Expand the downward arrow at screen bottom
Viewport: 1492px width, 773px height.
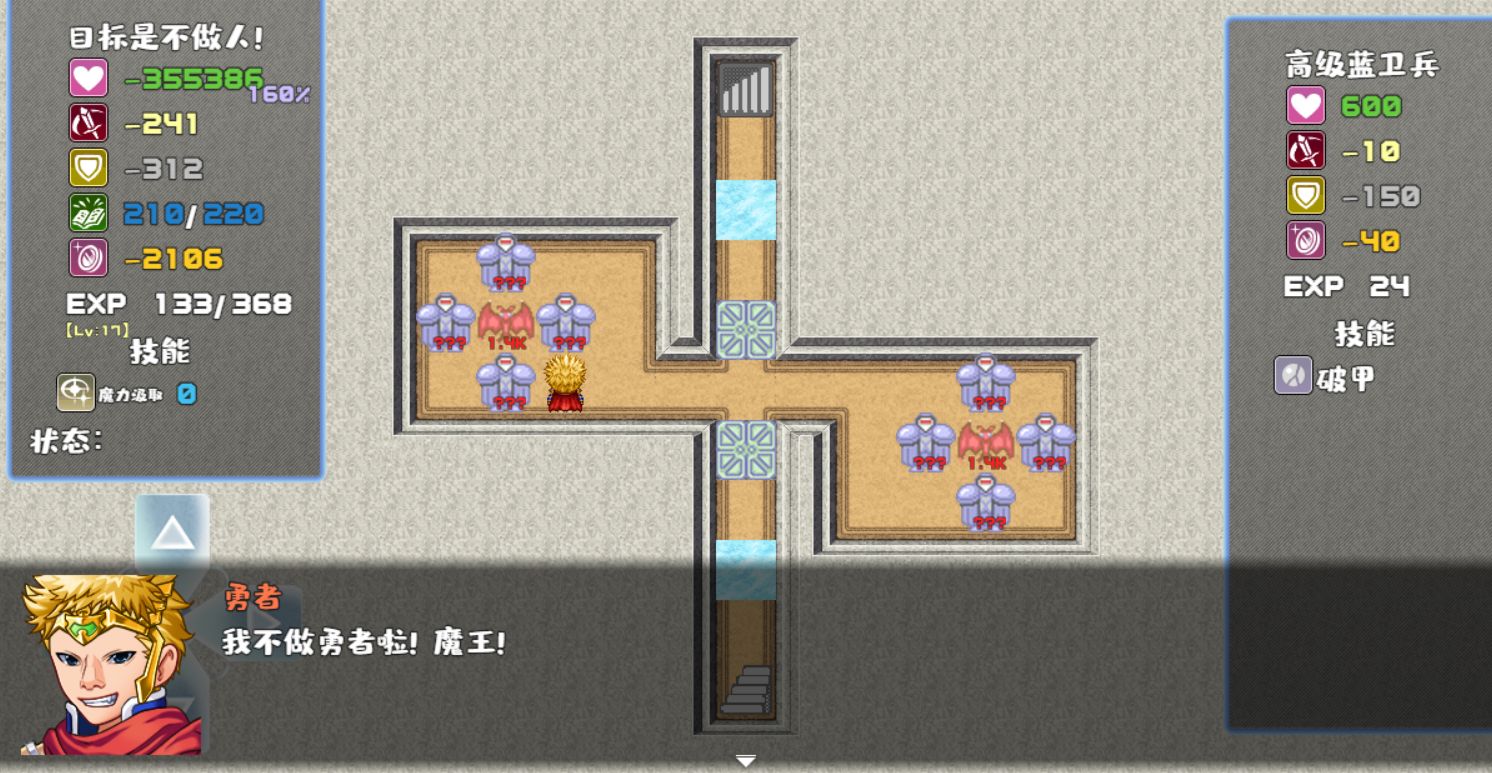pyautogui.click(x=746, y=761)
